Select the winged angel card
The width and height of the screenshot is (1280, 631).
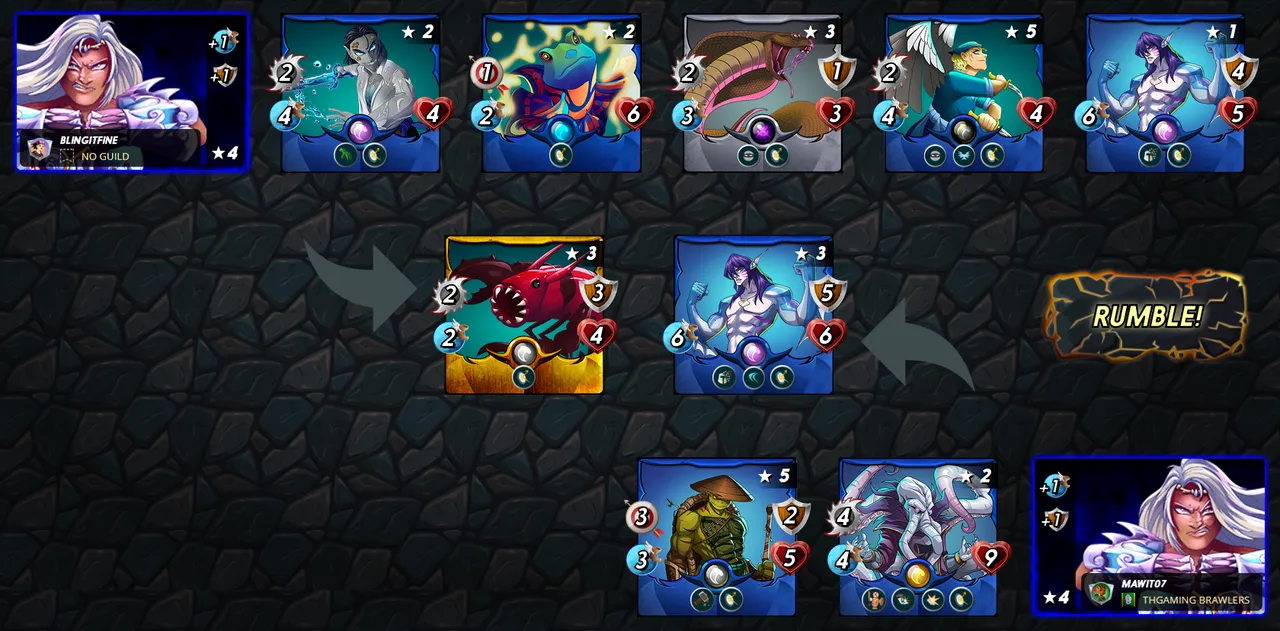click(x=964, y=92)
